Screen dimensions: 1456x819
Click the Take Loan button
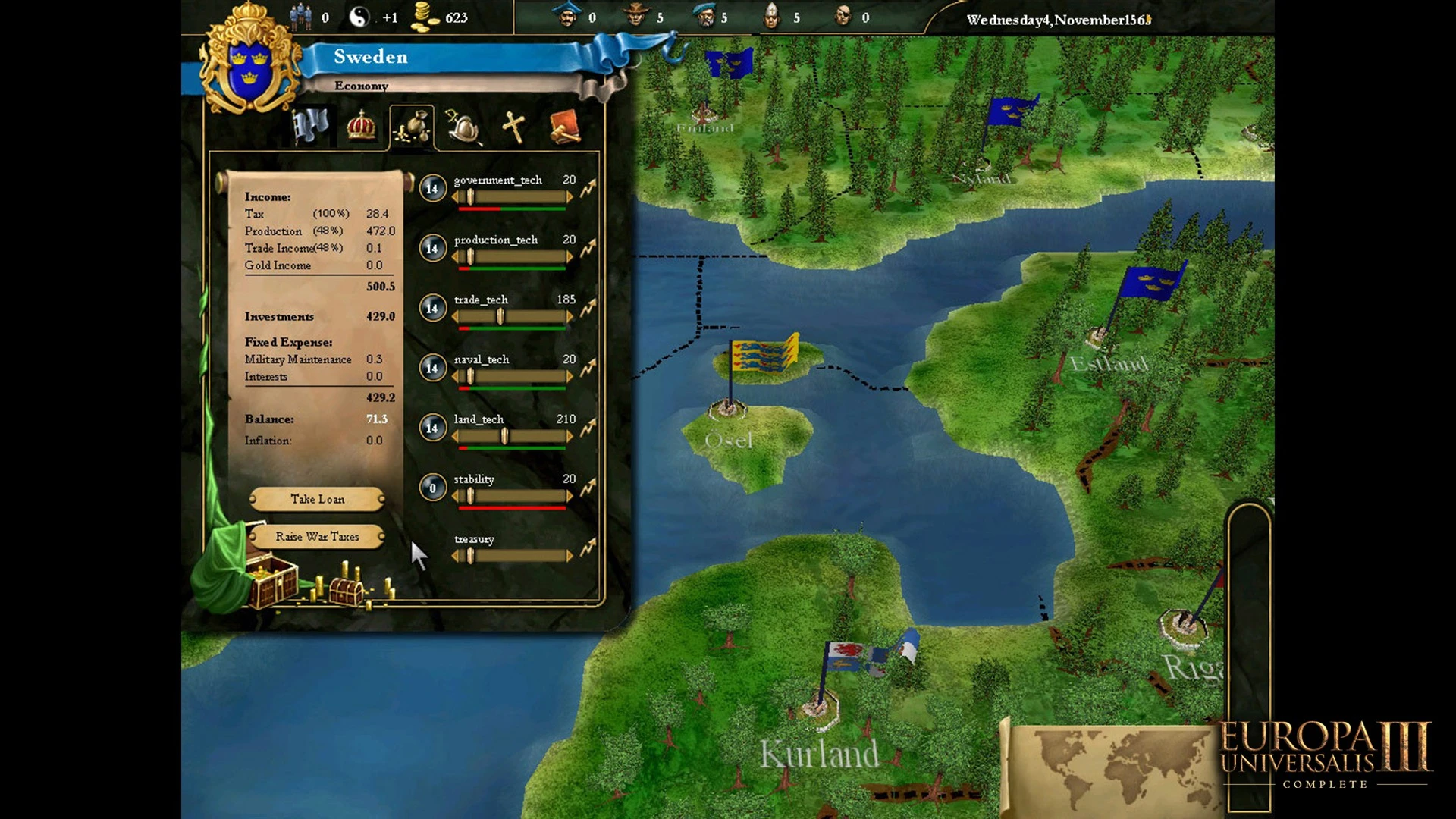317,499
